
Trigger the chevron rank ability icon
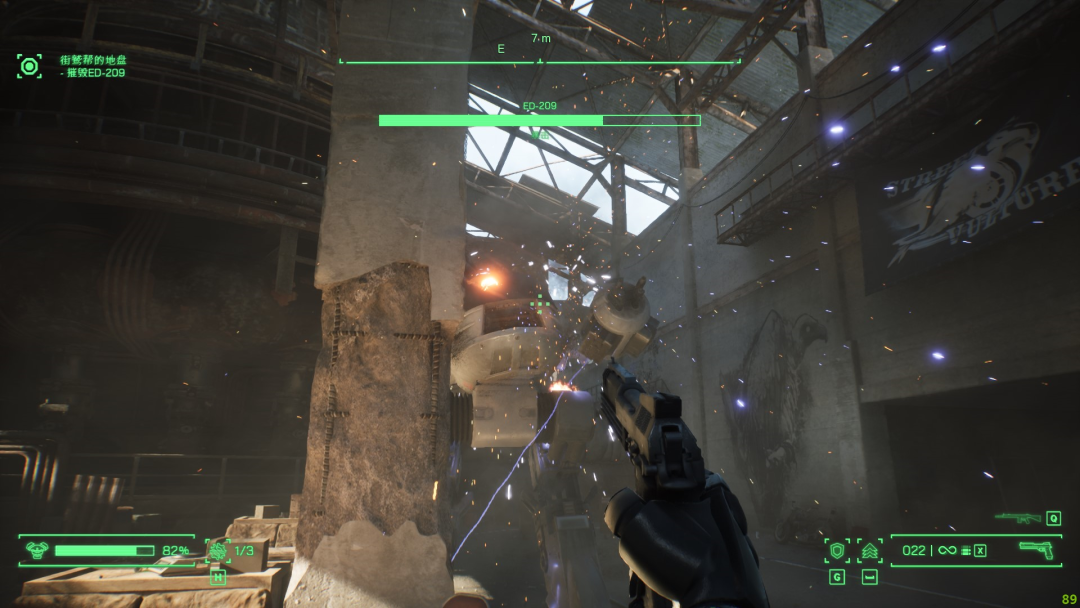click(868, 550)
